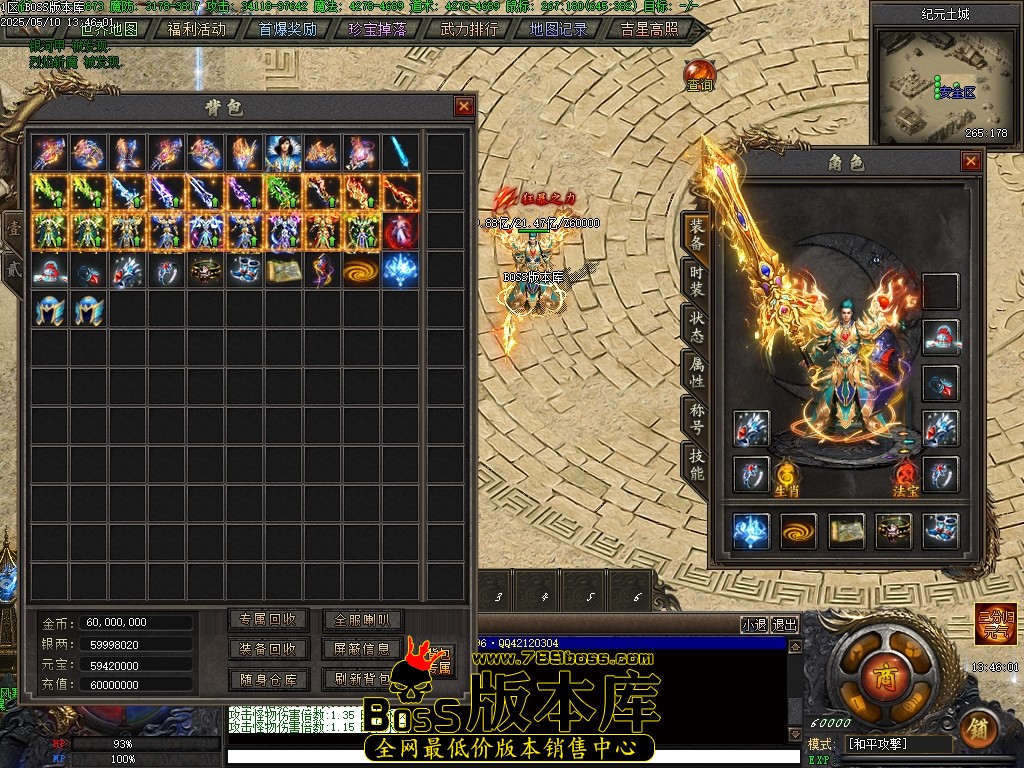Click the 查询 query orb icon
Viewport: 1024px width, 768px height.
point(699,75)
